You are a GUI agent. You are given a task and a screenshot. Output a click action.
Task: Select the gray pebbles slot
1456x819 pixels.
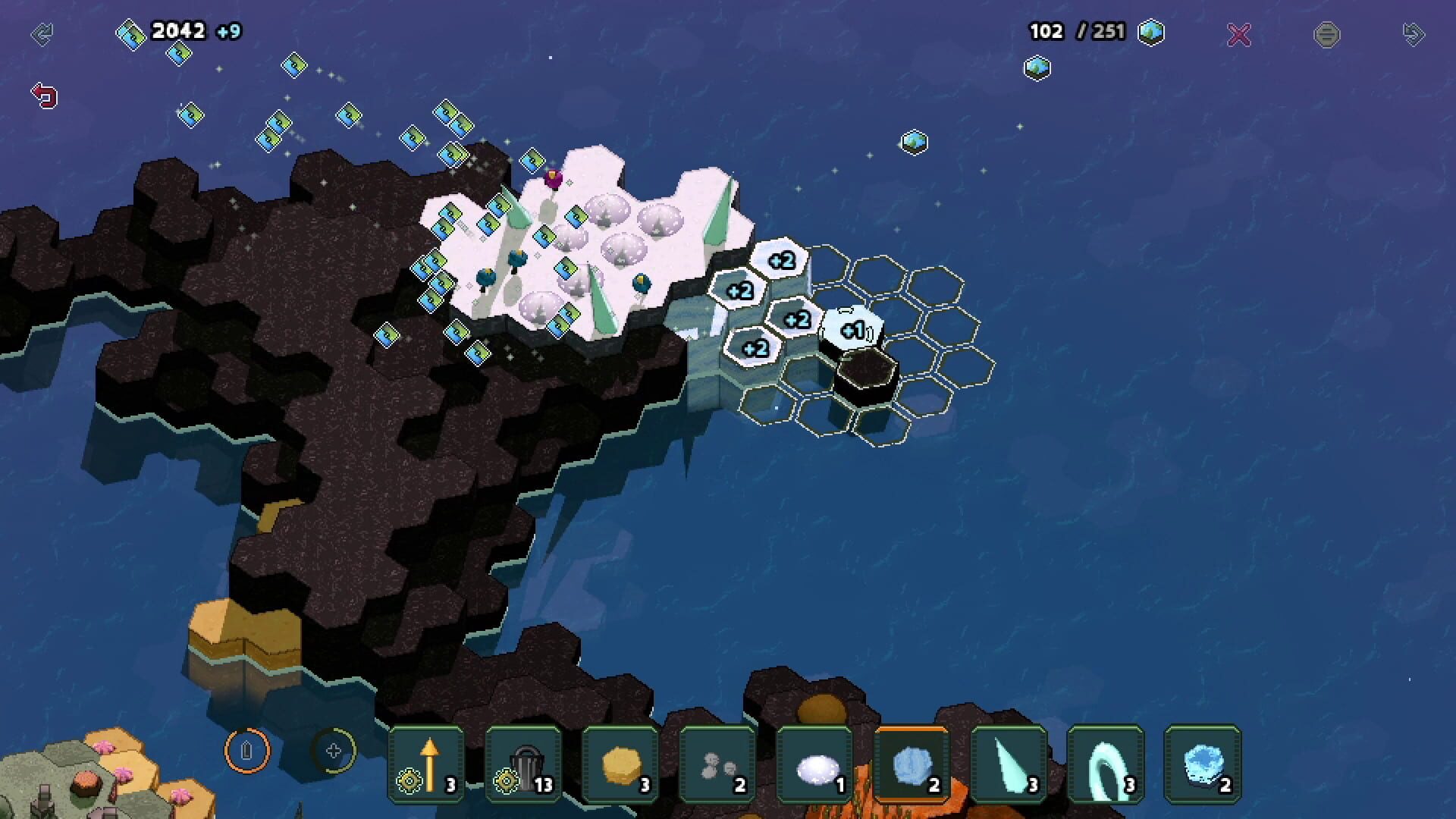pyautogui.click(x=717, y=764)
